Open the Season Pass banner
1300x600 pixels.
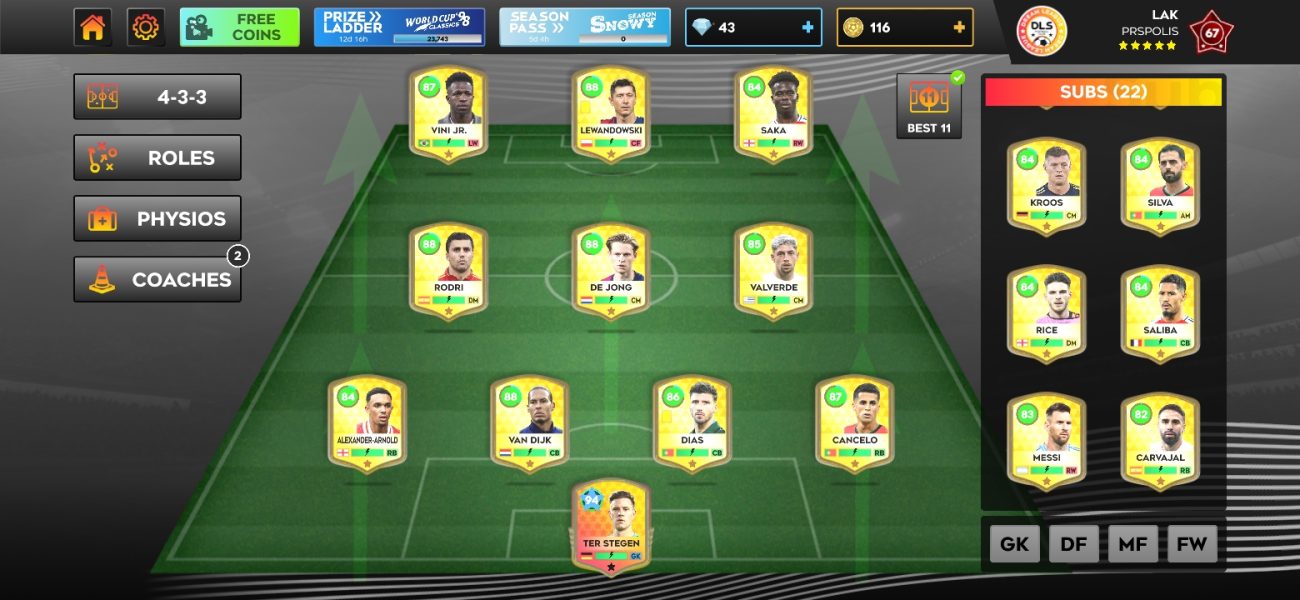(585, 27)
